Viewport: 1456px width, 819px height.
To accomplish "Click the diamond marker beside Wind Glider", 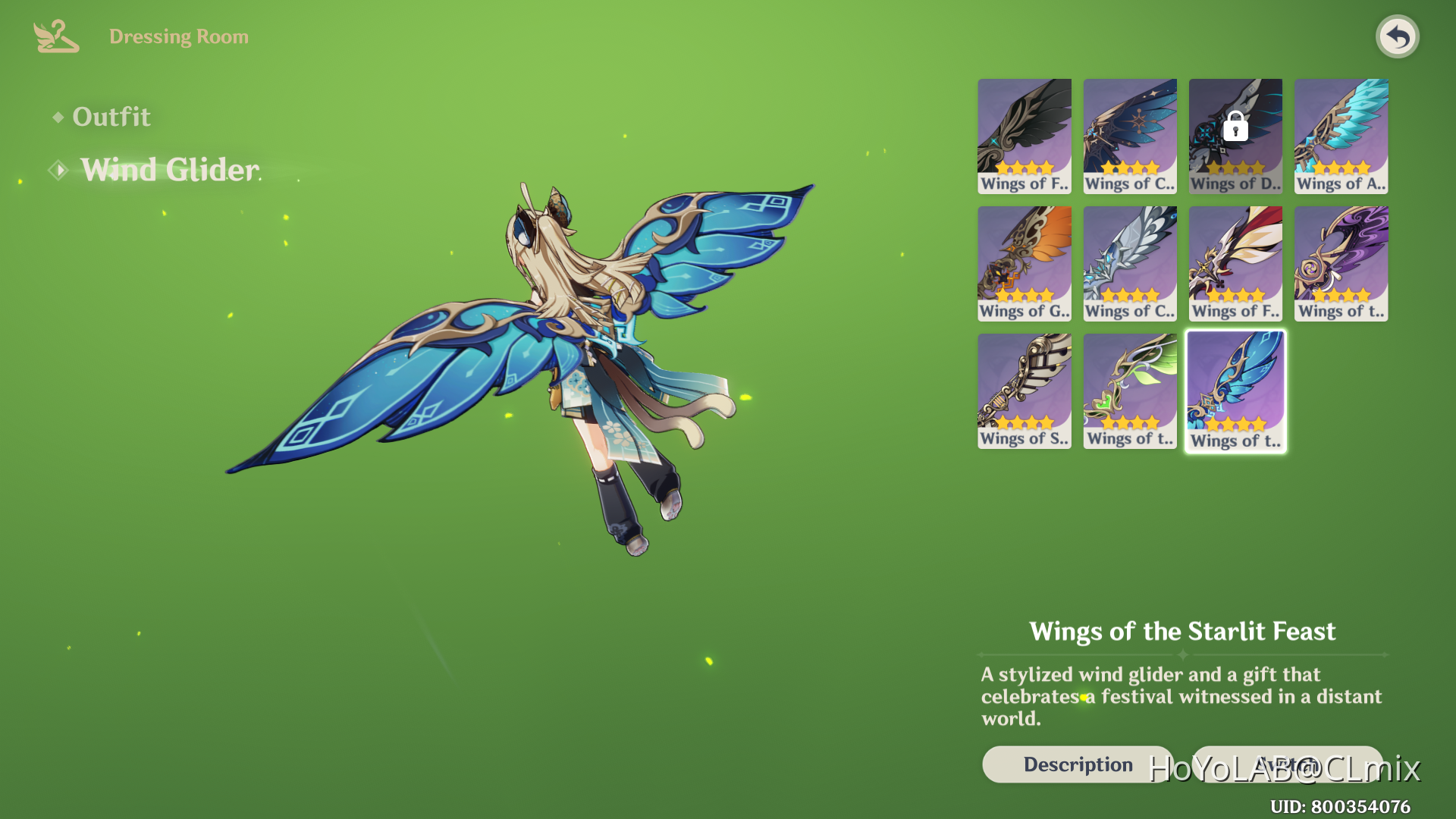I will click(x=60, y=169).
